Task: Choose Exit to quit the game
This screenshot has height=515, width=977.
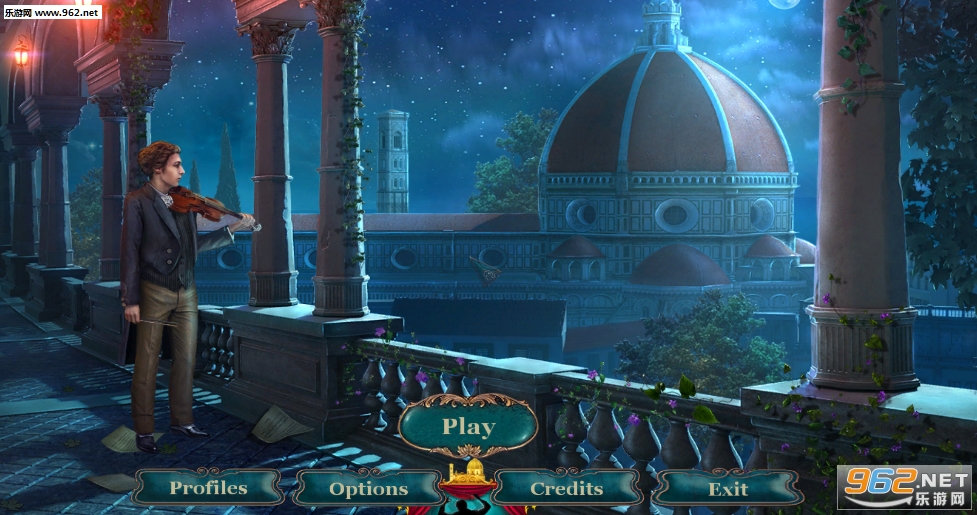Action: tap(727, 488)
